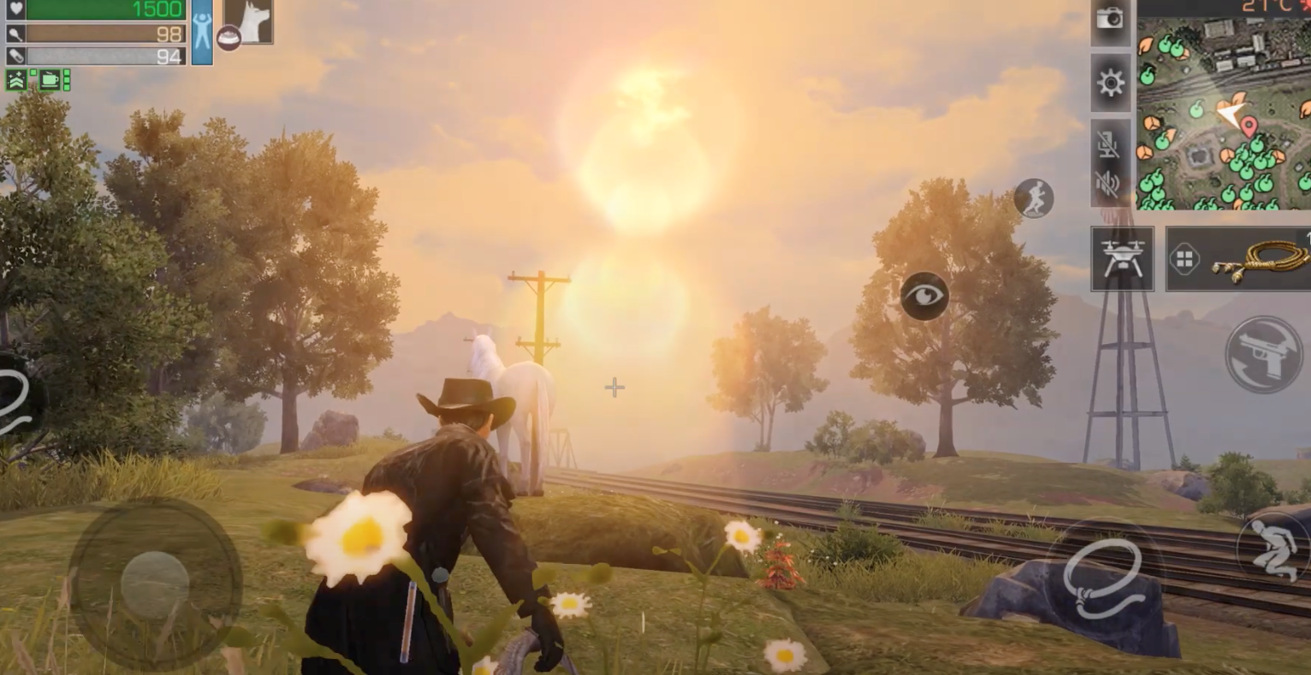Feed the dog using the bowl icon
This screenshot has height=675, width=1311.
point(229,38)
